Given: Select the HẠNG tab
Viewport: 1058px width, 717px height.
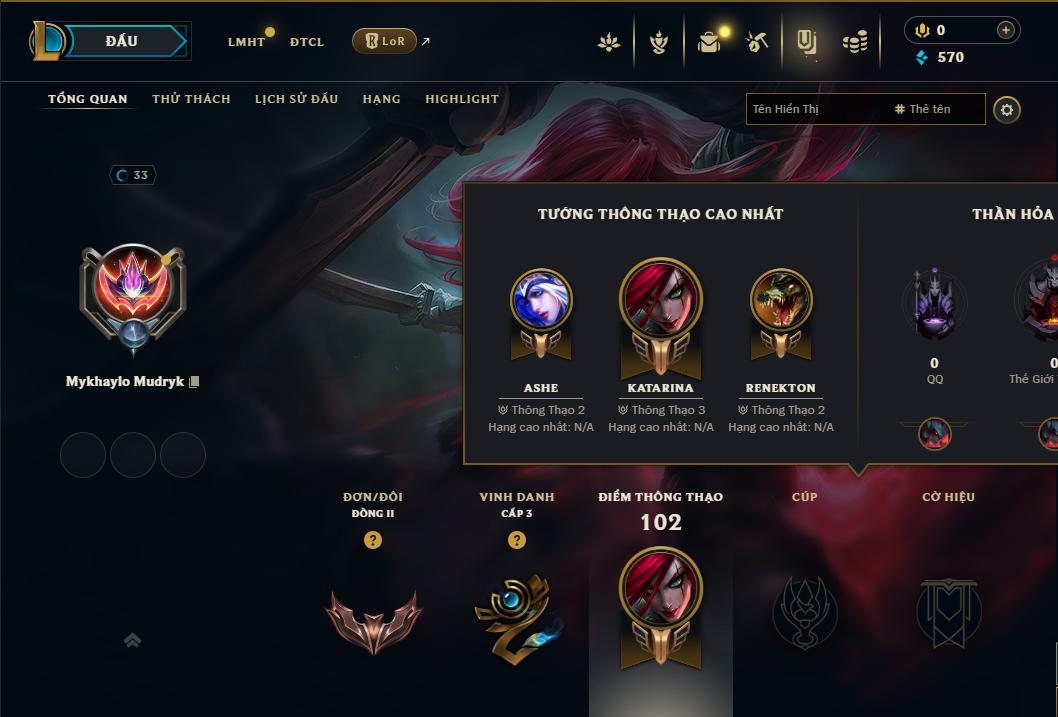Looking at the screenshot, I should [381, 99].
